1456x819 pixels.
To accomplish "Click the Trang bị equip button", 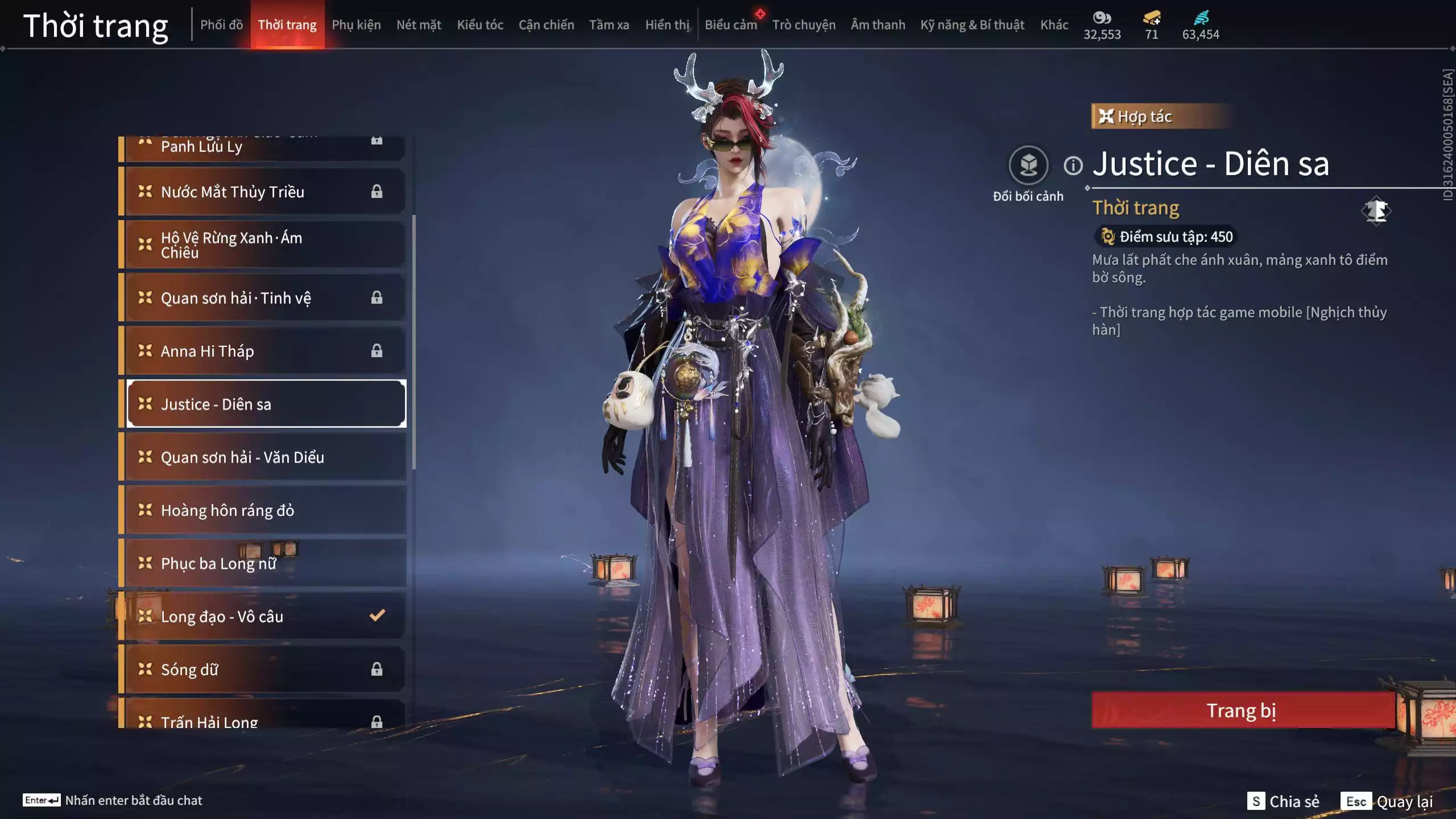I will coord(1242,710).
